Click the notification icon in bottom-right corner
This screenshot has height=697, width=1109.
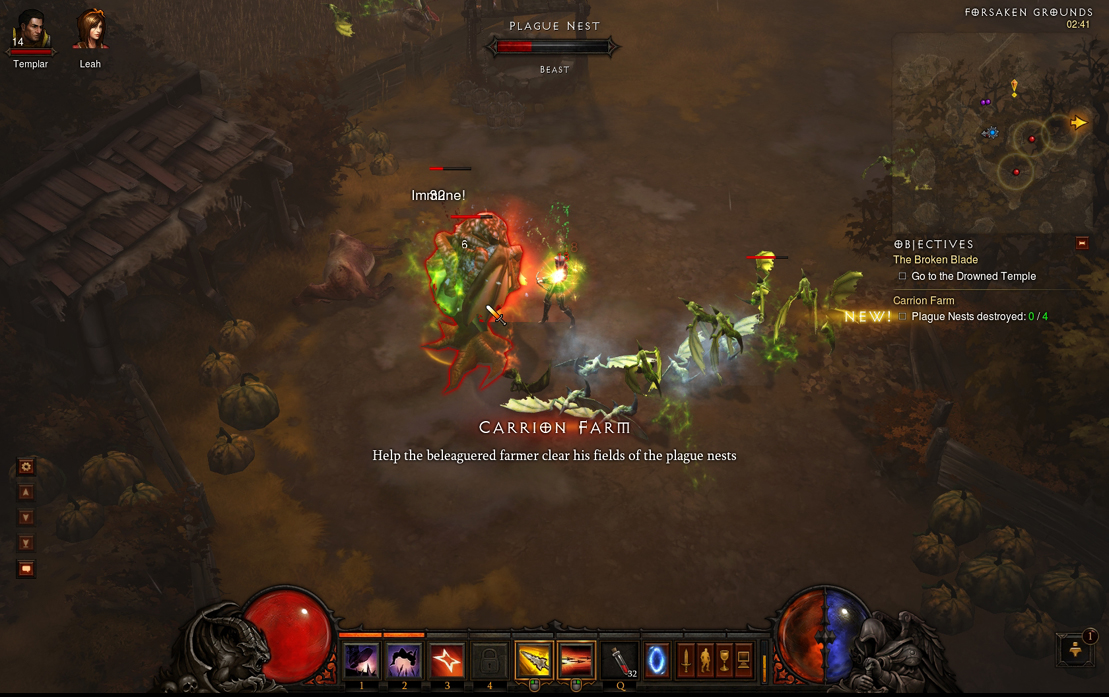point(1077,649)
